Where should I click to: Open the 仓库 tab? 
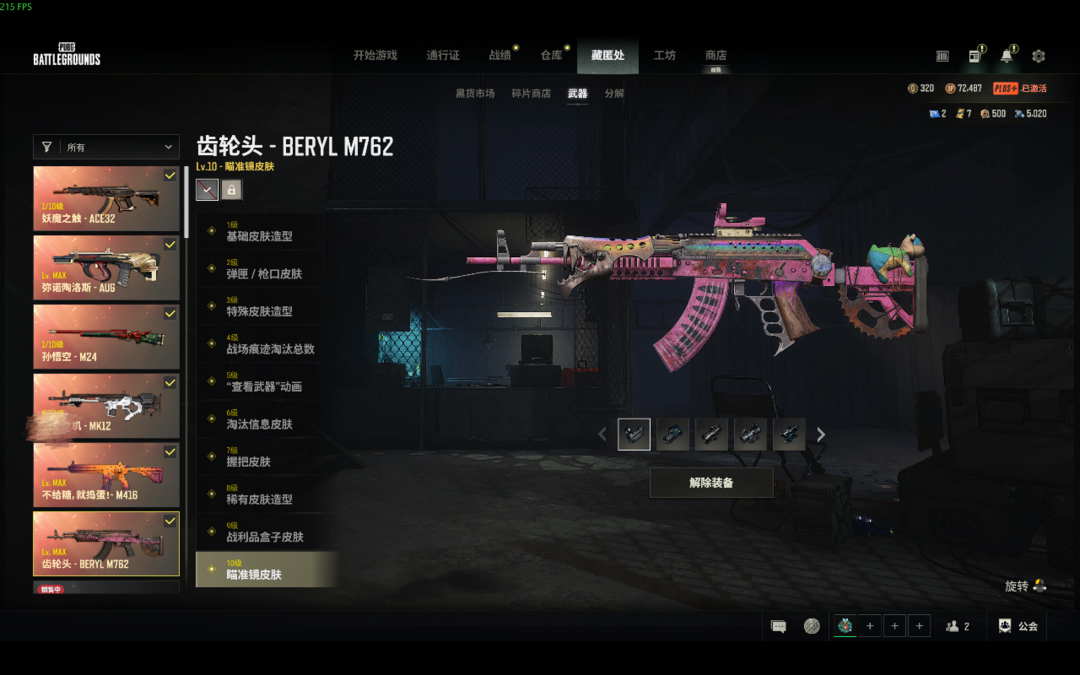[x=551, y=56]
